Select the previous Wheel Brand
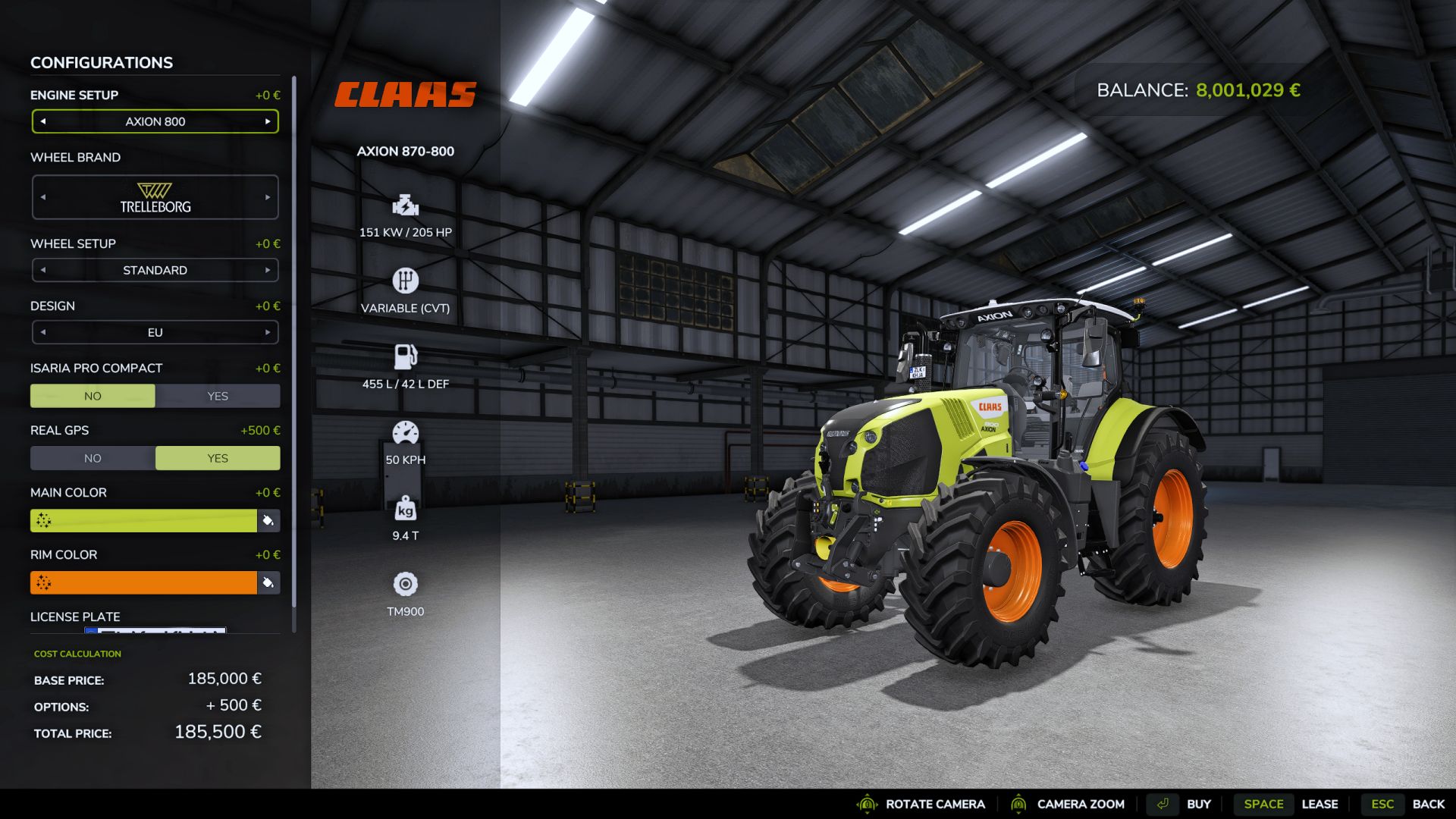Image resolution: width=1456 pixels, height=819 pixels. (x=42, y=196)
